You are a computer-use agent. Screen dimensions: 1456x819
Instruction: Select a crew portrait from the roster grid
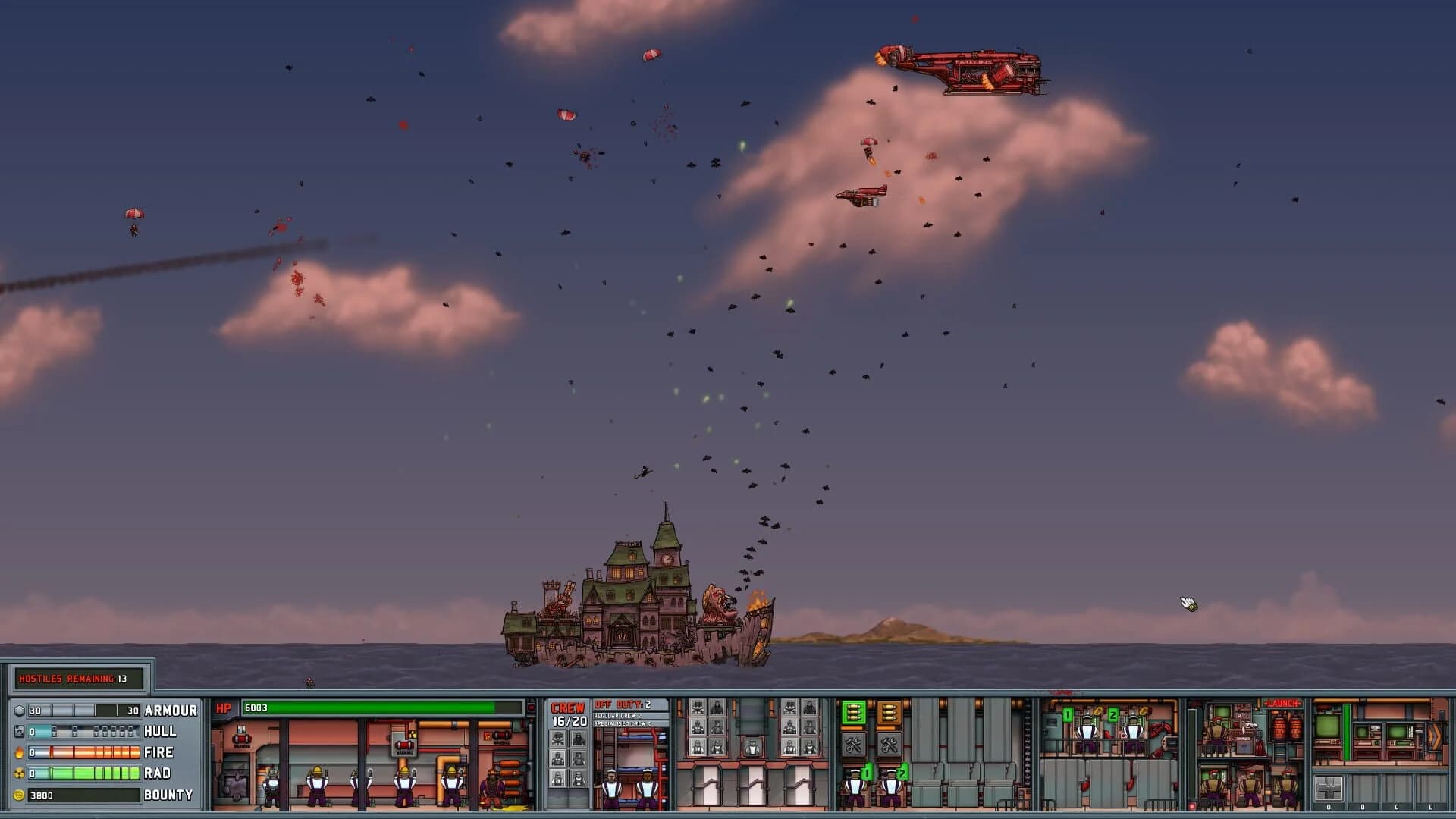coord(557,739)
